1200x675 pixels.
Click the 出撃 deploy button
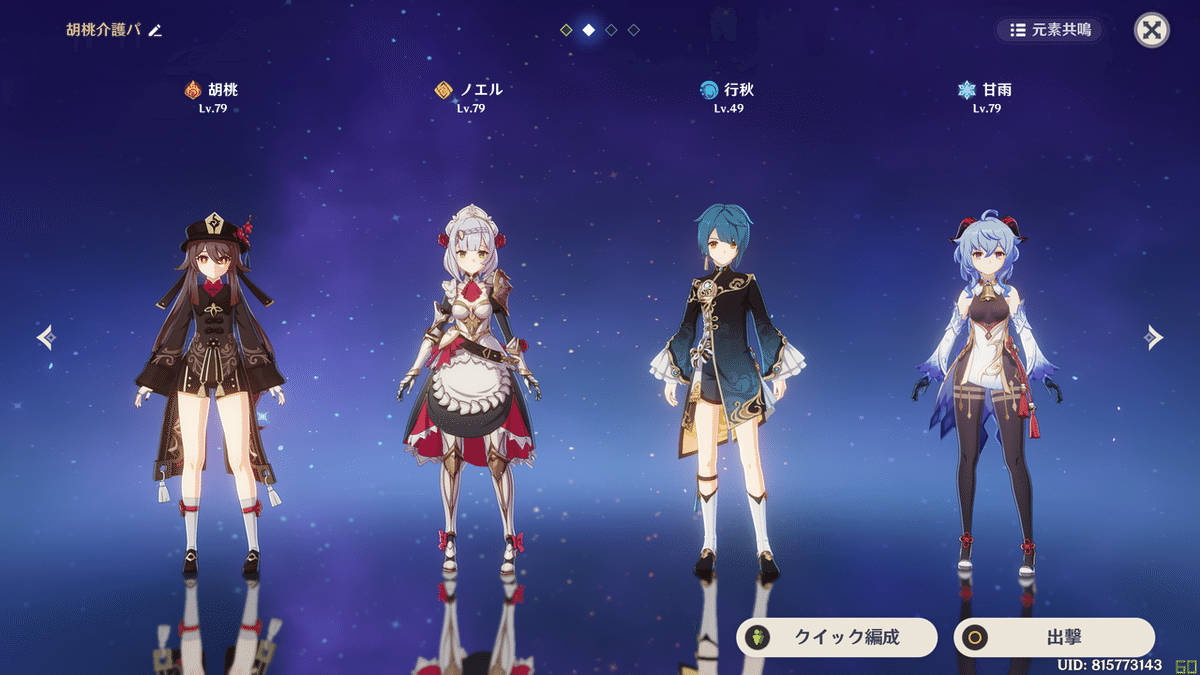click(1053, 637)
